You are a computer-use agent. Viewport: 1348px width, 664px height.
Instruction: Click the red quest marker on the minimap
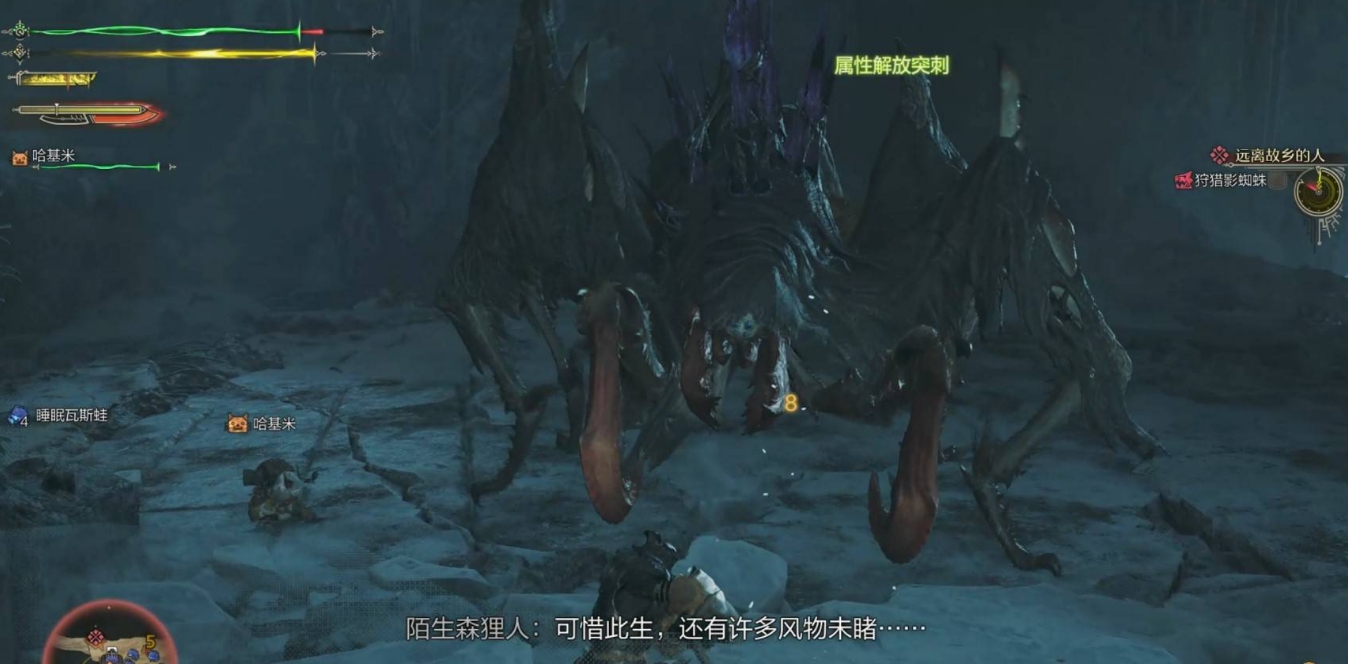[x=96, y=637]
